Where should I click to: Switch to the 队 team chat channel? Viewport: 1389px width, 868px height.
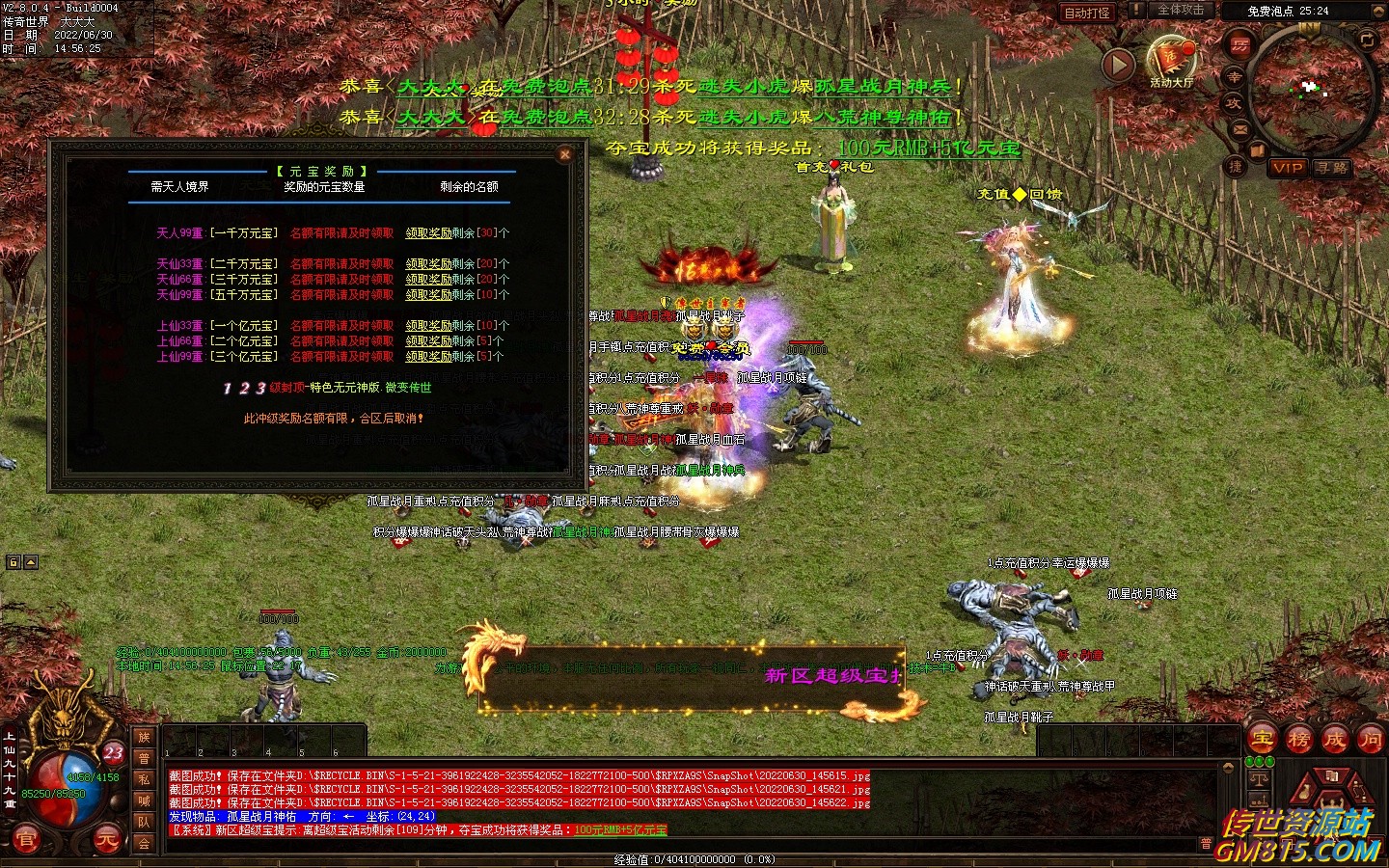click(144, 822)
